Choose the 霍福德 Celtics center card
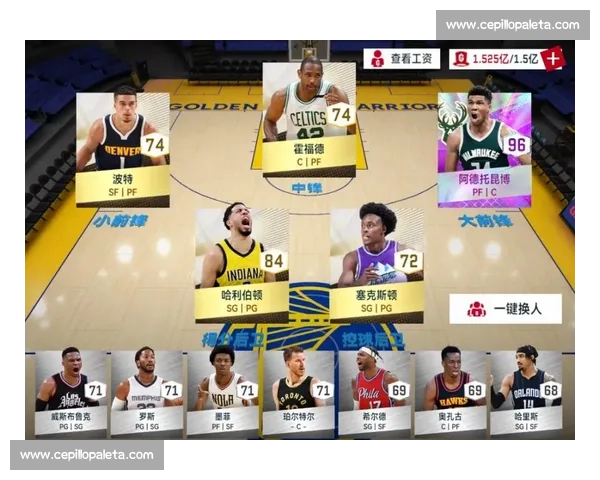This screenshot has height=480, width=600. tap(308, 119)
